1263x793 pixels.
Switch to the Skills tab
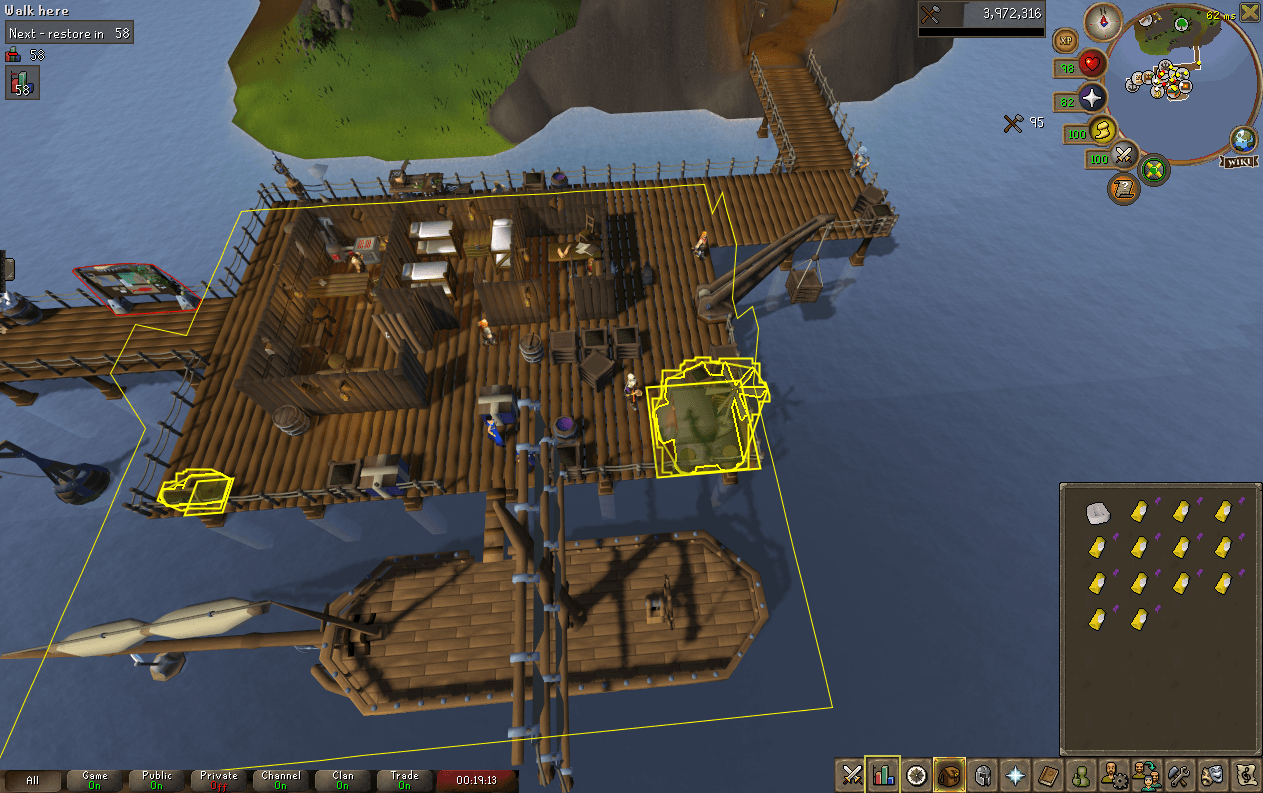[x=883, y=774]
